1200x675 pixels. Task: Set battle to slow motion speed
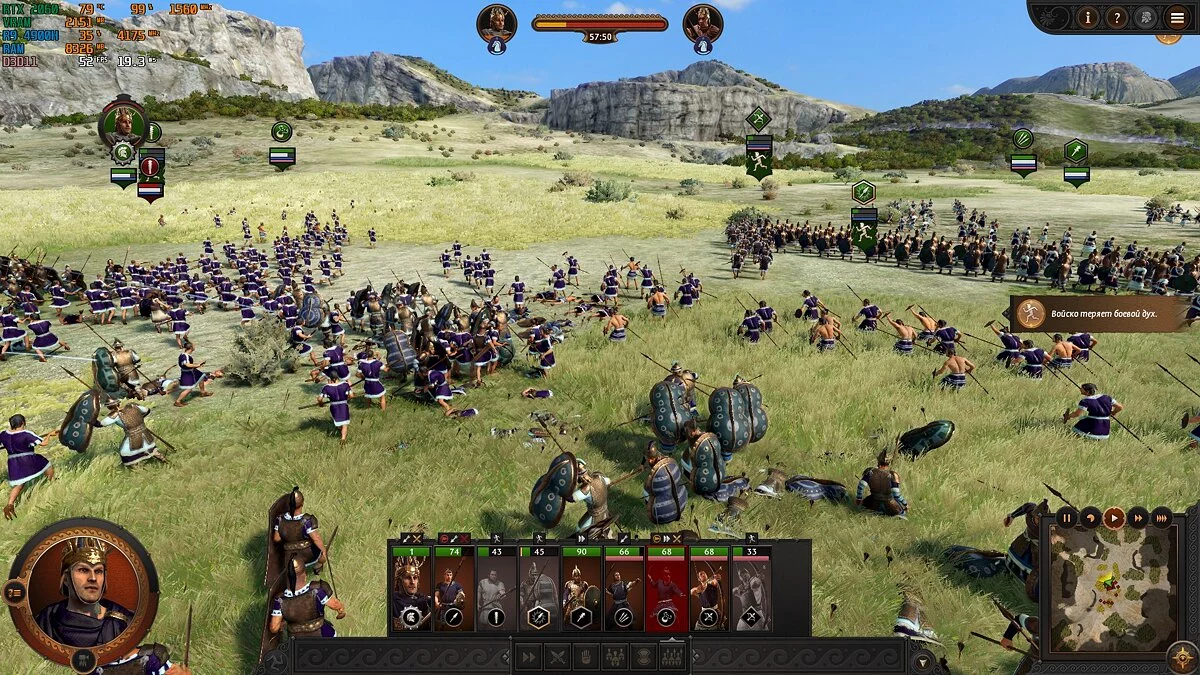pyautogui.click(x=1090, y=518)
